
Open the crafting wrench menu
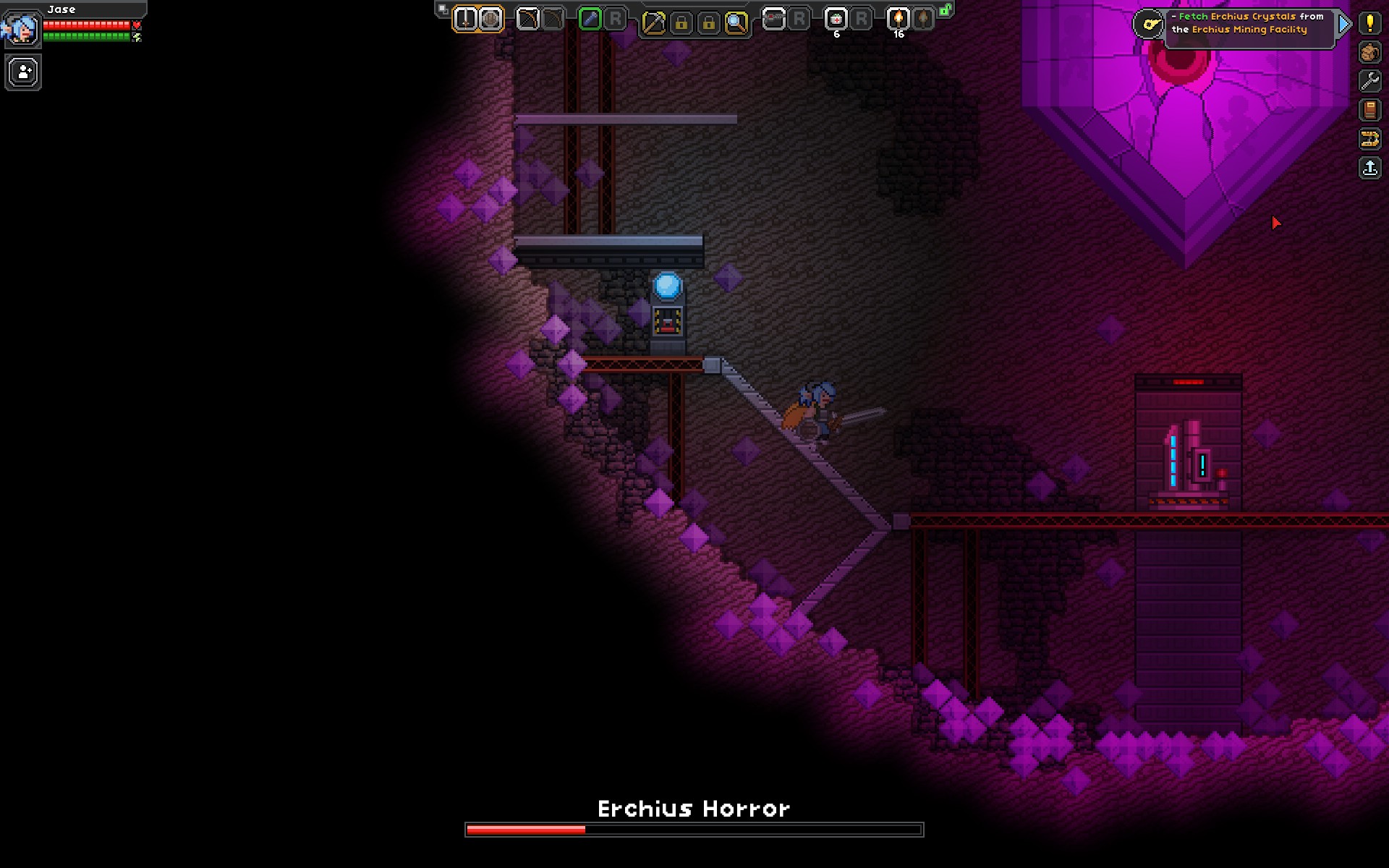[x=1369, y=81]
